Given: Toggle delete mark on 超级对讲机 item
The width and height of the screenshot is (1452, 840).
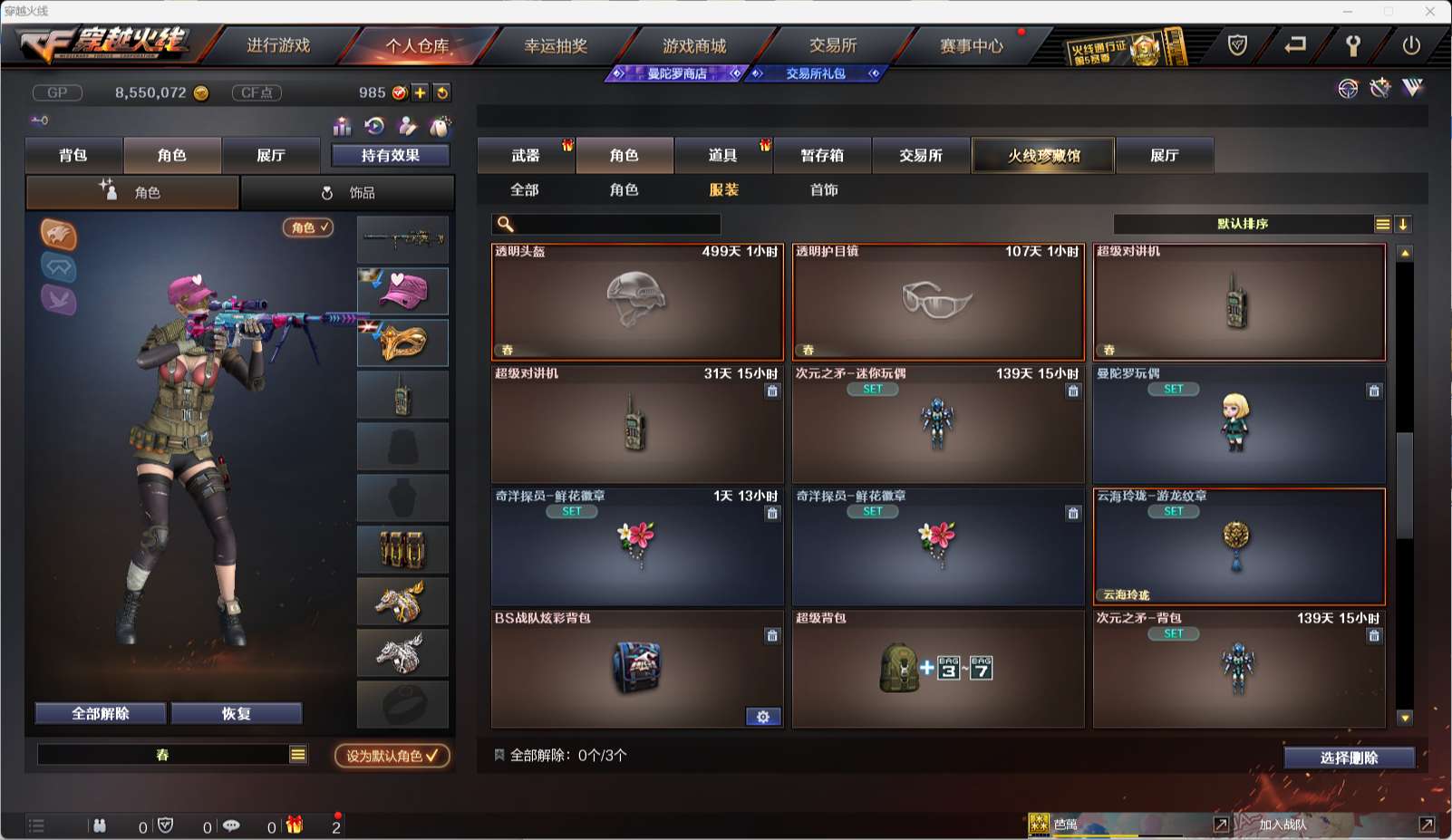Looking at the screenshot, I should (772, 391).
